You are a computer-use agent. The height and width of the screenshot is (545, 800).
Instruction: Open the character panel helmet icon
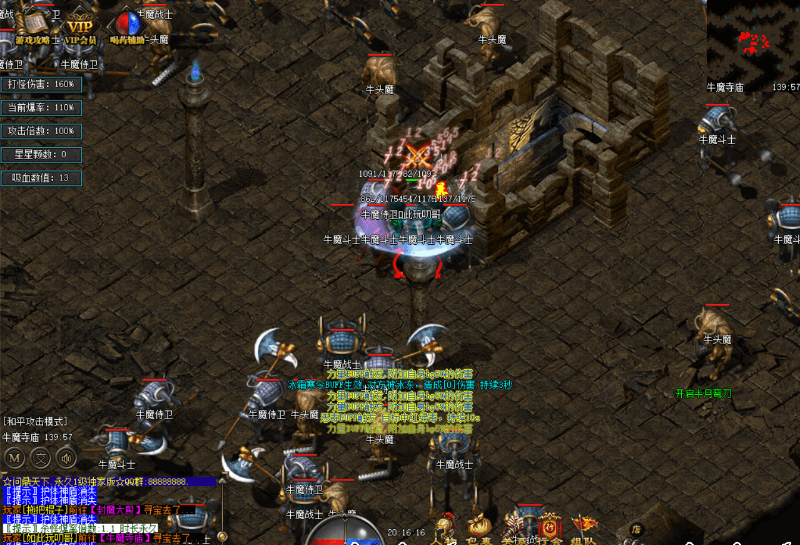click(444, 526)
